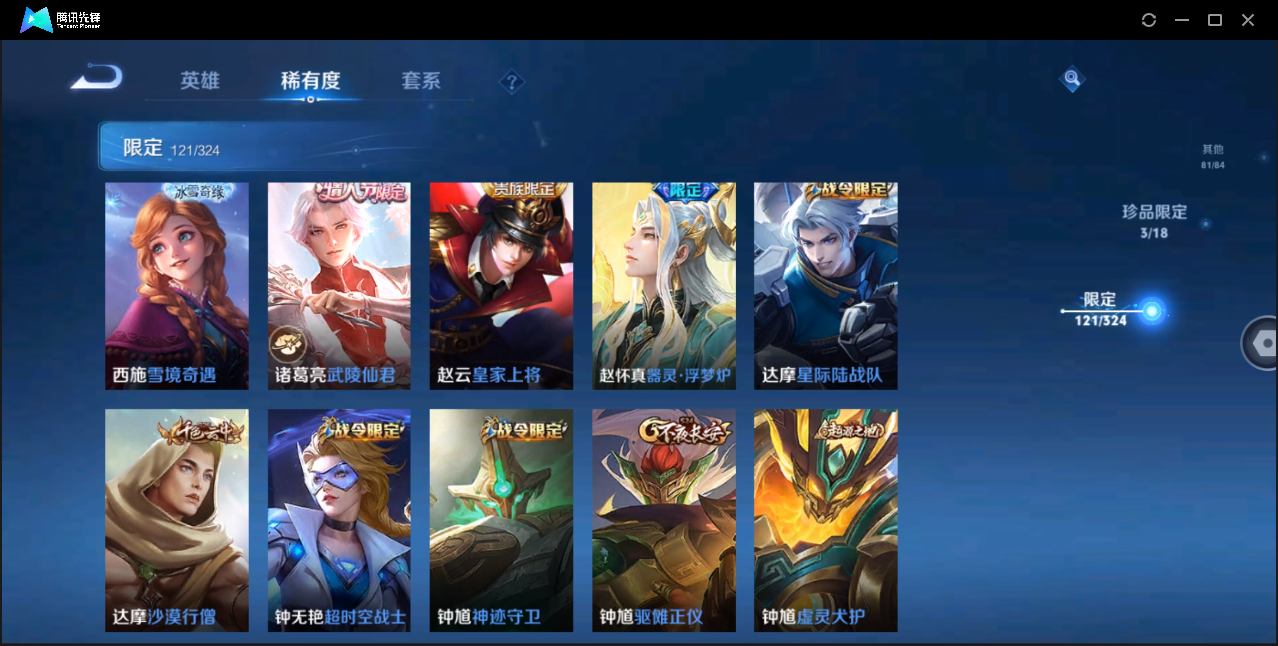Choose the 诸葛亮 武陵仙君 skin card
This screenshot has width=1278, height=646.
coord(339,286)
